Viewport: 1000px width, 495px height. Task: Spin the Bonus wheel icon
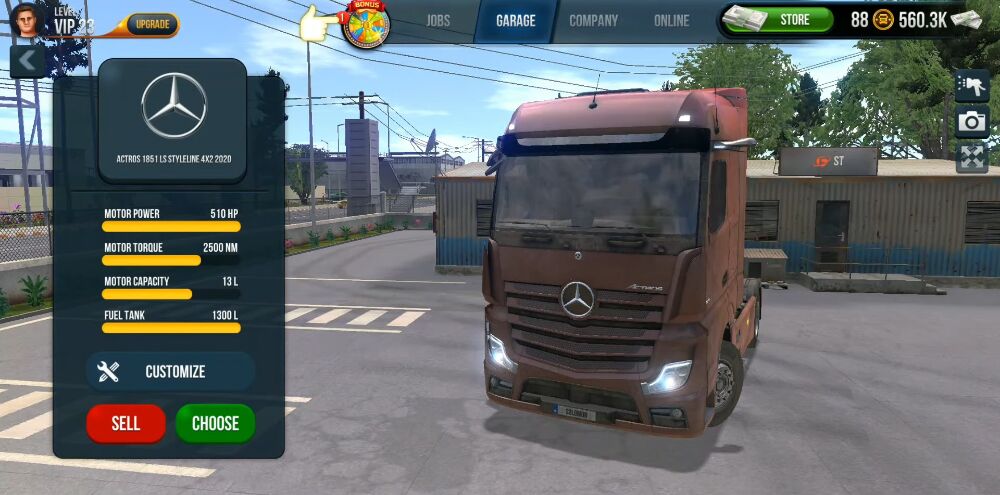point(365,25)
